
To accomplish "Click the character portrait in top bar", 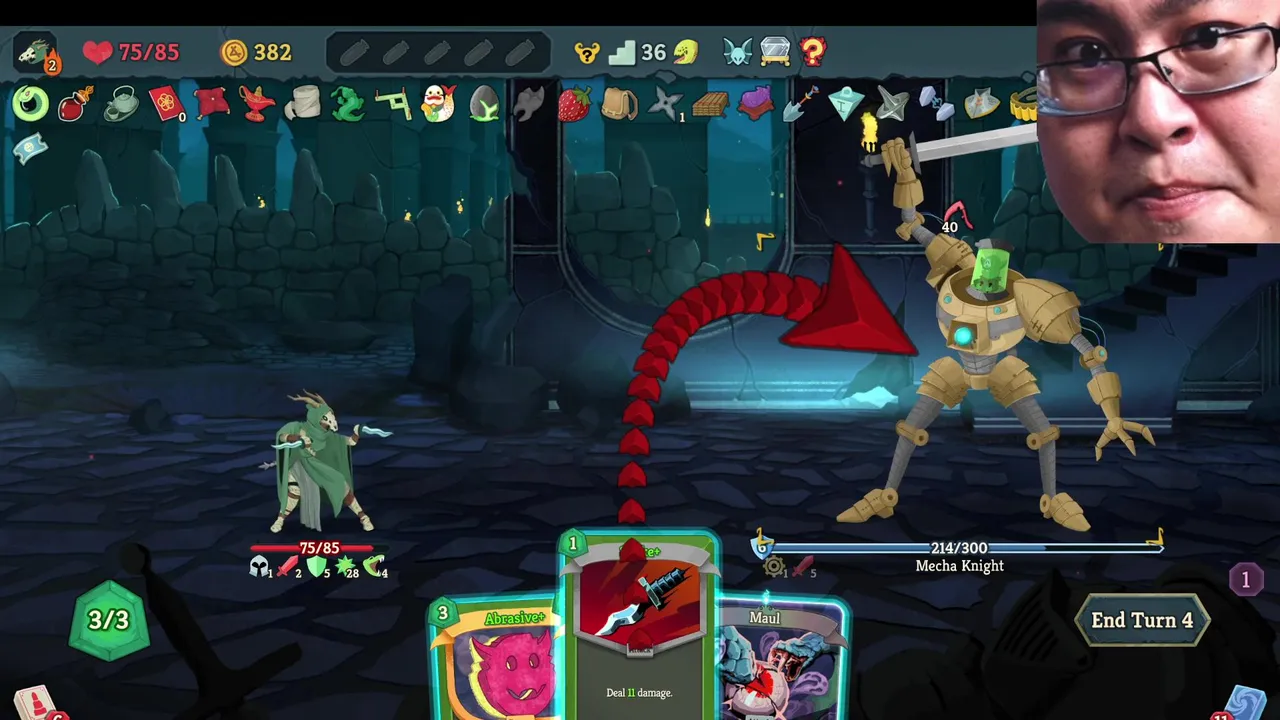I will point(35,52).
